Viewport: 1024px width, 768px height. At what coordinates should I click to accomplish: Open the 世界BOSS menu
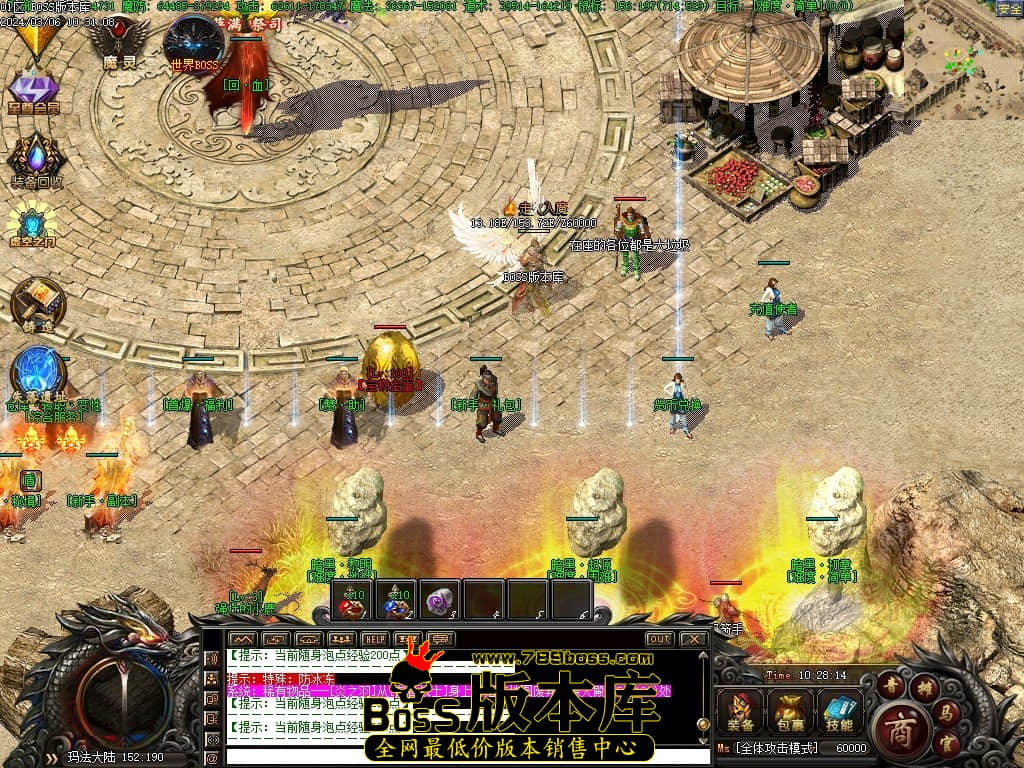[194, 42]
